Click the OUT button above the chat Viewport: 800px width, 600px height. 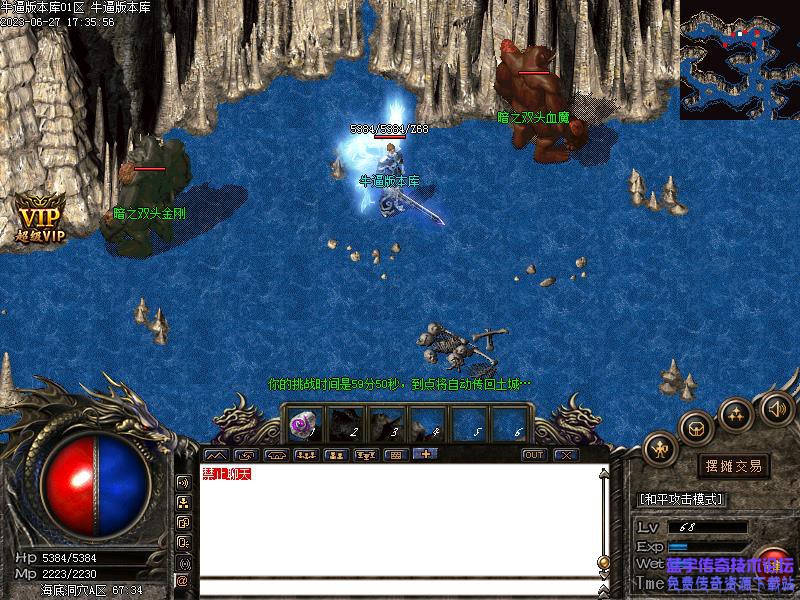(534, 455)
